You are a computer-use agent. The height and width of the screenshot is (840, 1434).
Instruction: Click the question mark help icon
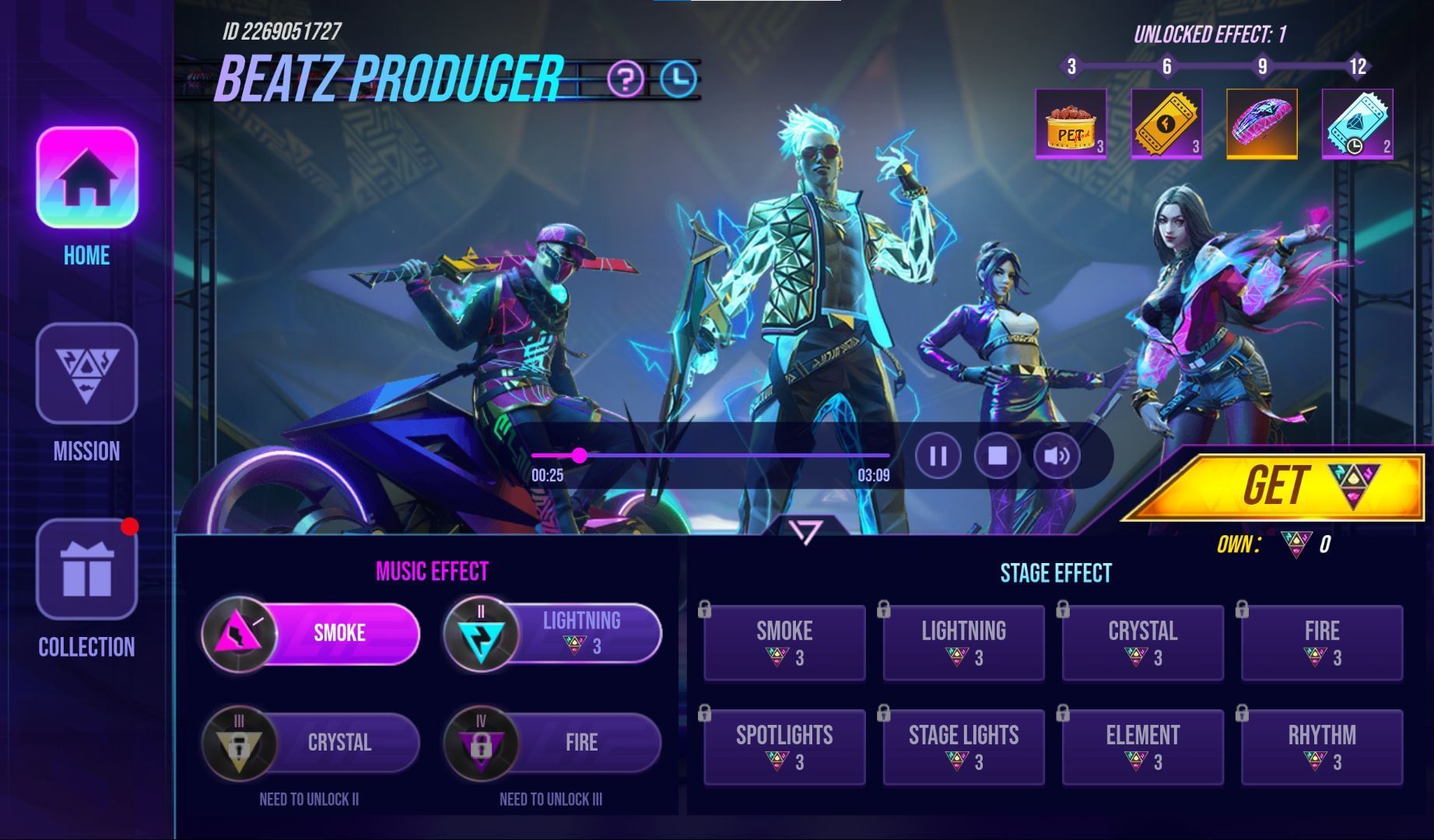point(626,79)
